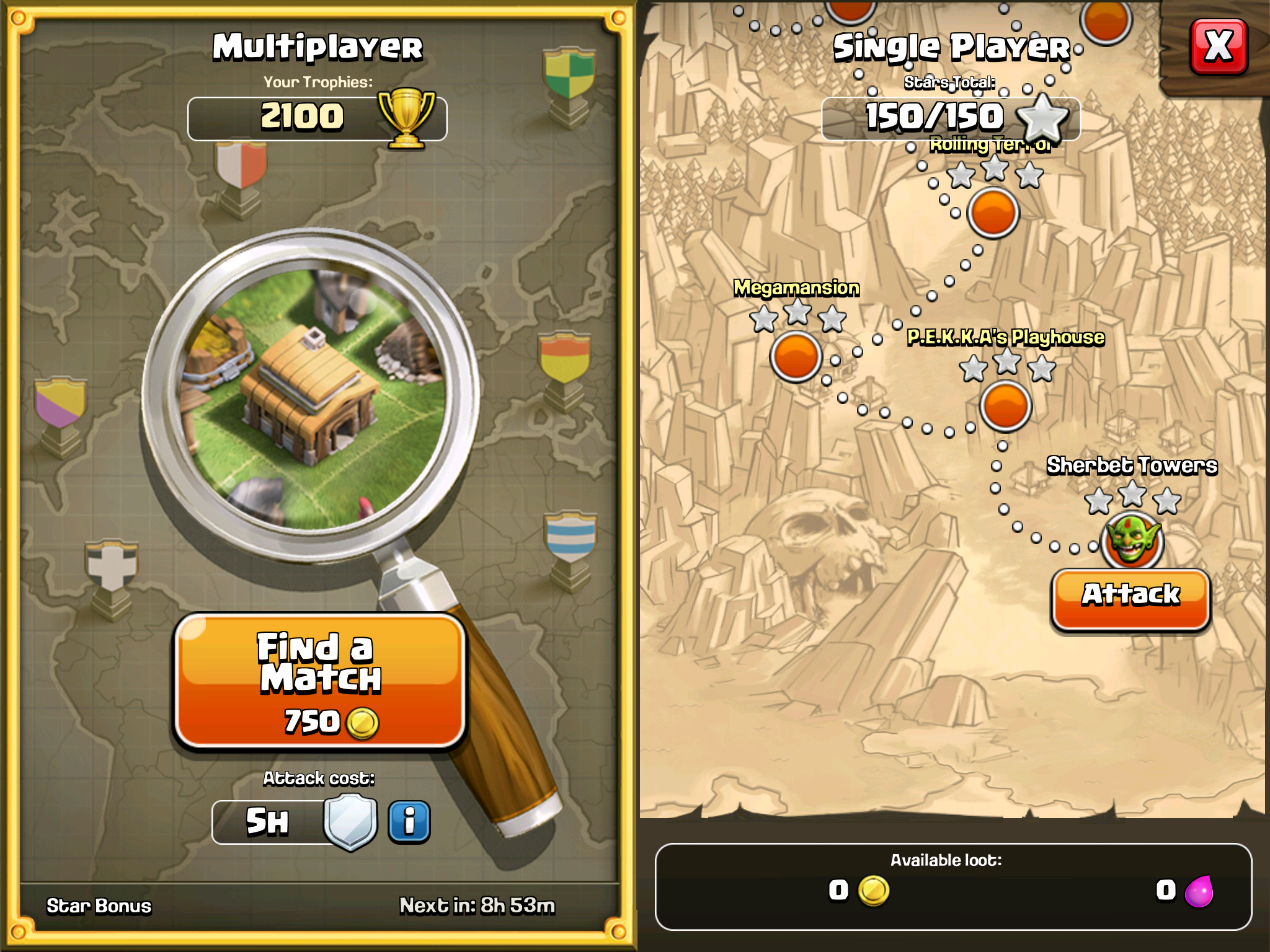Choose the P.E.K.K.A's Playhouse level node
1270x952 pixels.
coord(1005,407)
